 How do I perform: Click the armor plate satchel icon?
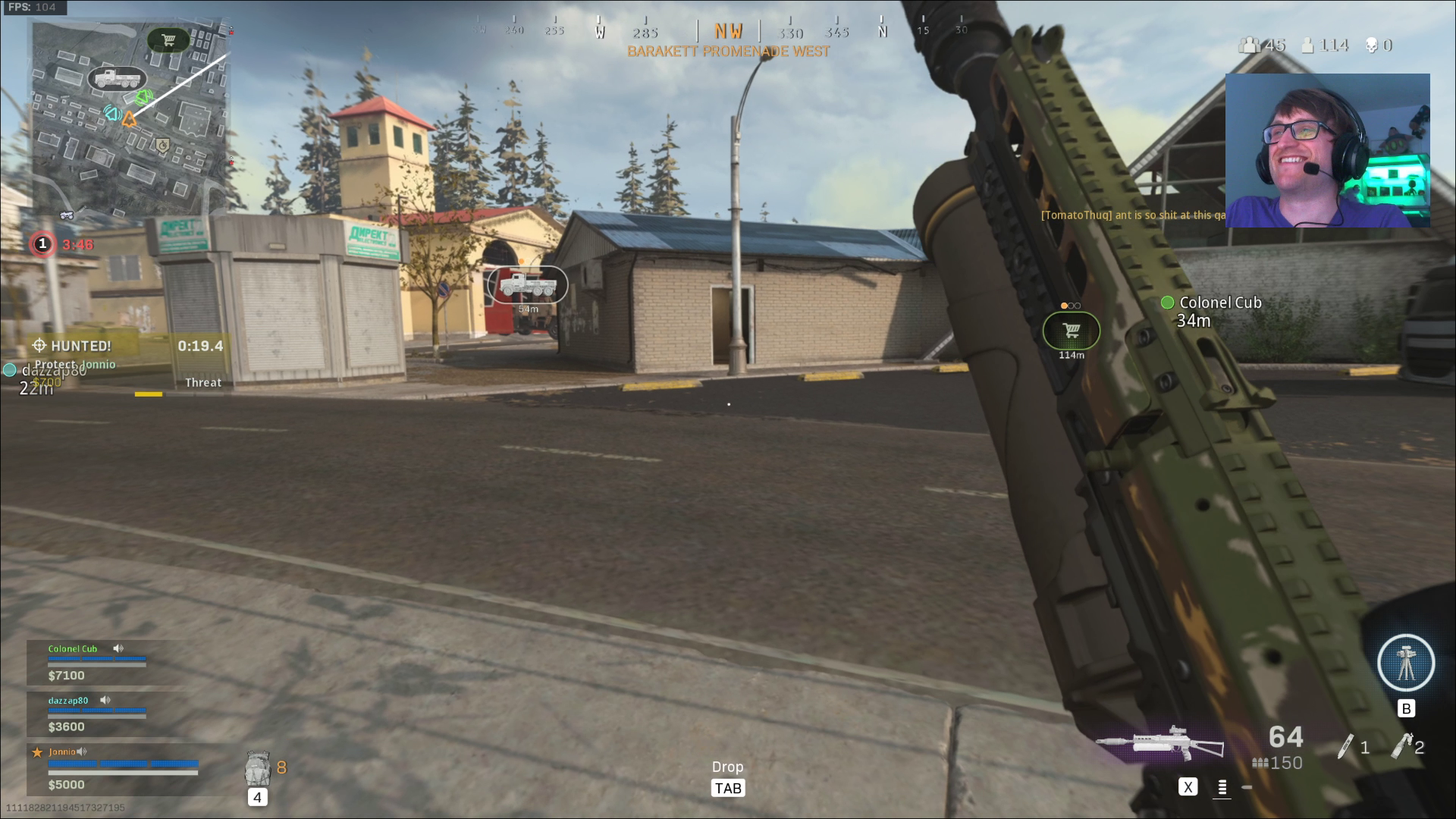258,769
